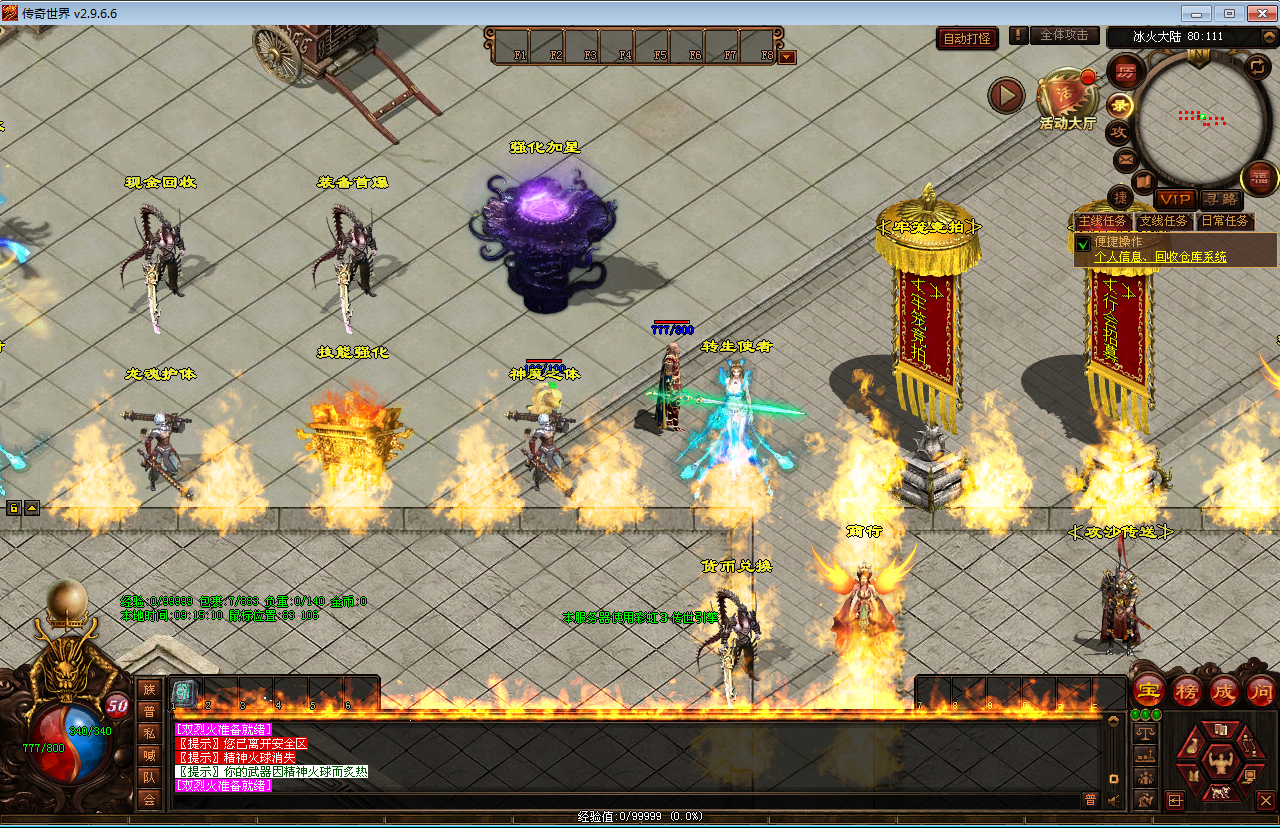1280x828 pixels.
Task: Maximize the game window
Action: (1229, 13)
